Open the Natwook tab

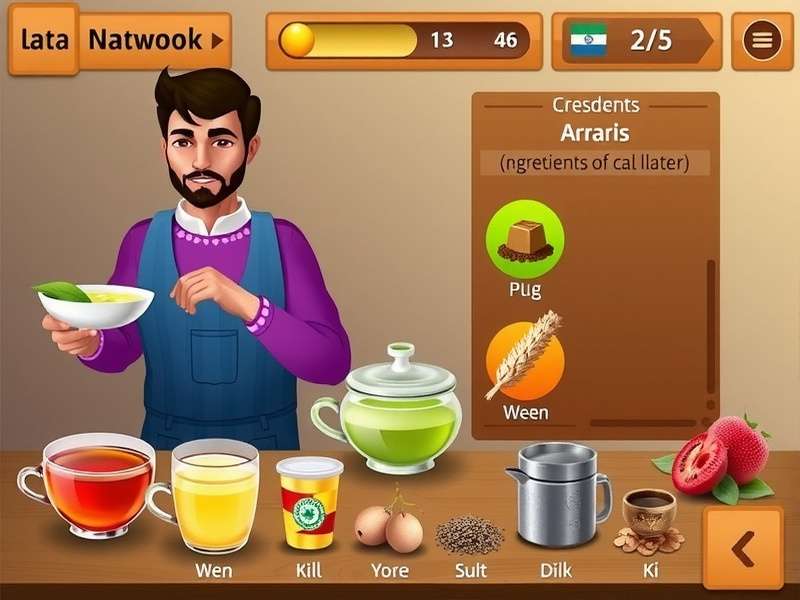coord(155,41)
